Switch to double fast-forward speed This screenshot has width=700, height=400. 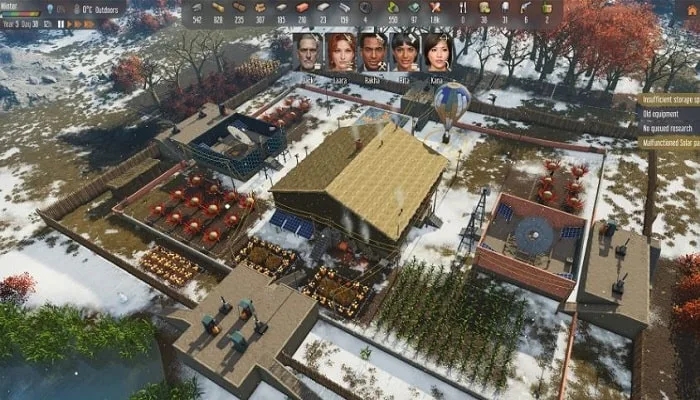[x=79, y=23]
